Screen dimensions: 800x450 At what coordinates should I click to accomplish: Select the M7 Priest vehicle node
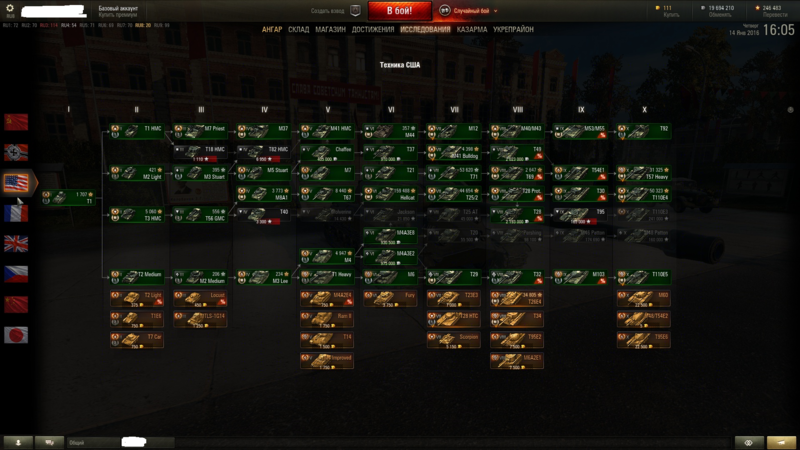point(201,130)
